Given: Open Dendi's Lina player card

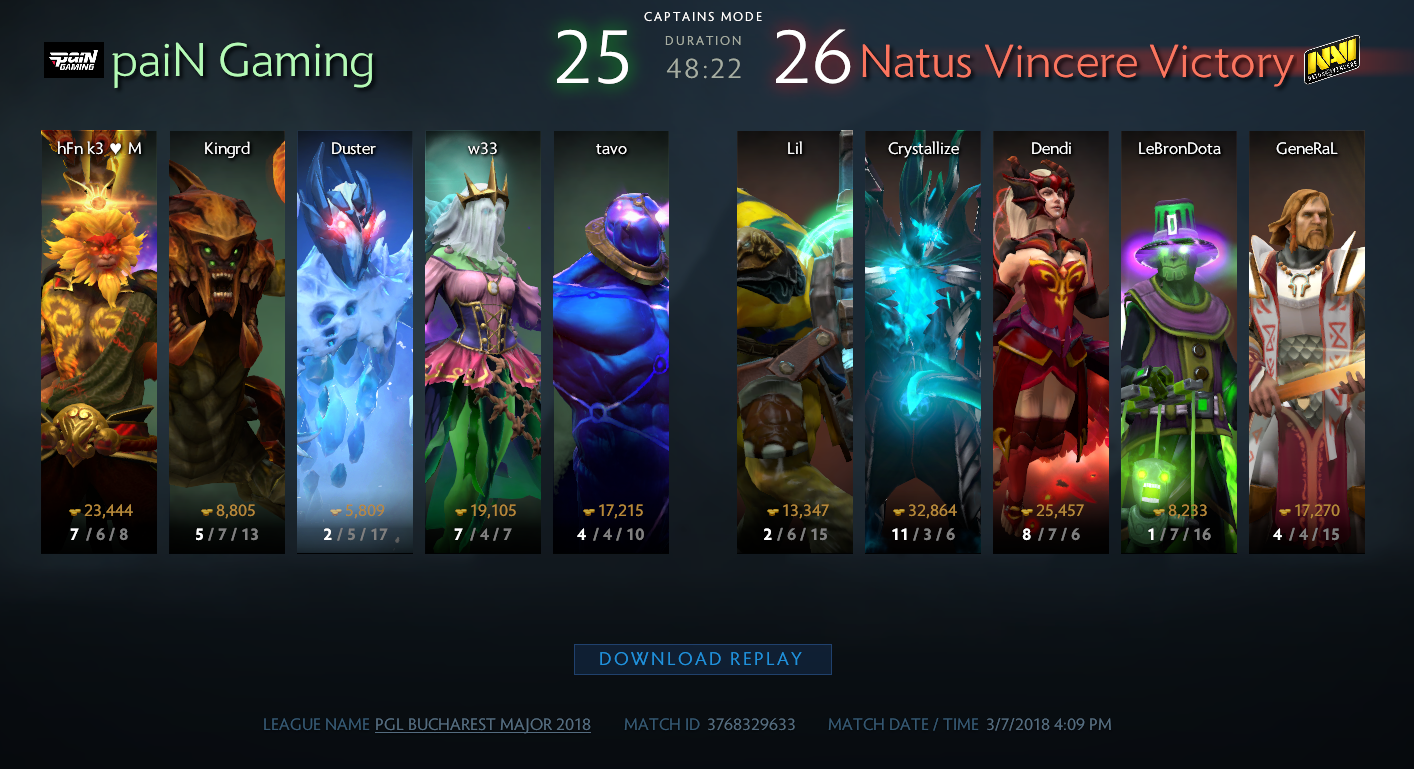Looking at the screenshot, I should point(1051,341).
